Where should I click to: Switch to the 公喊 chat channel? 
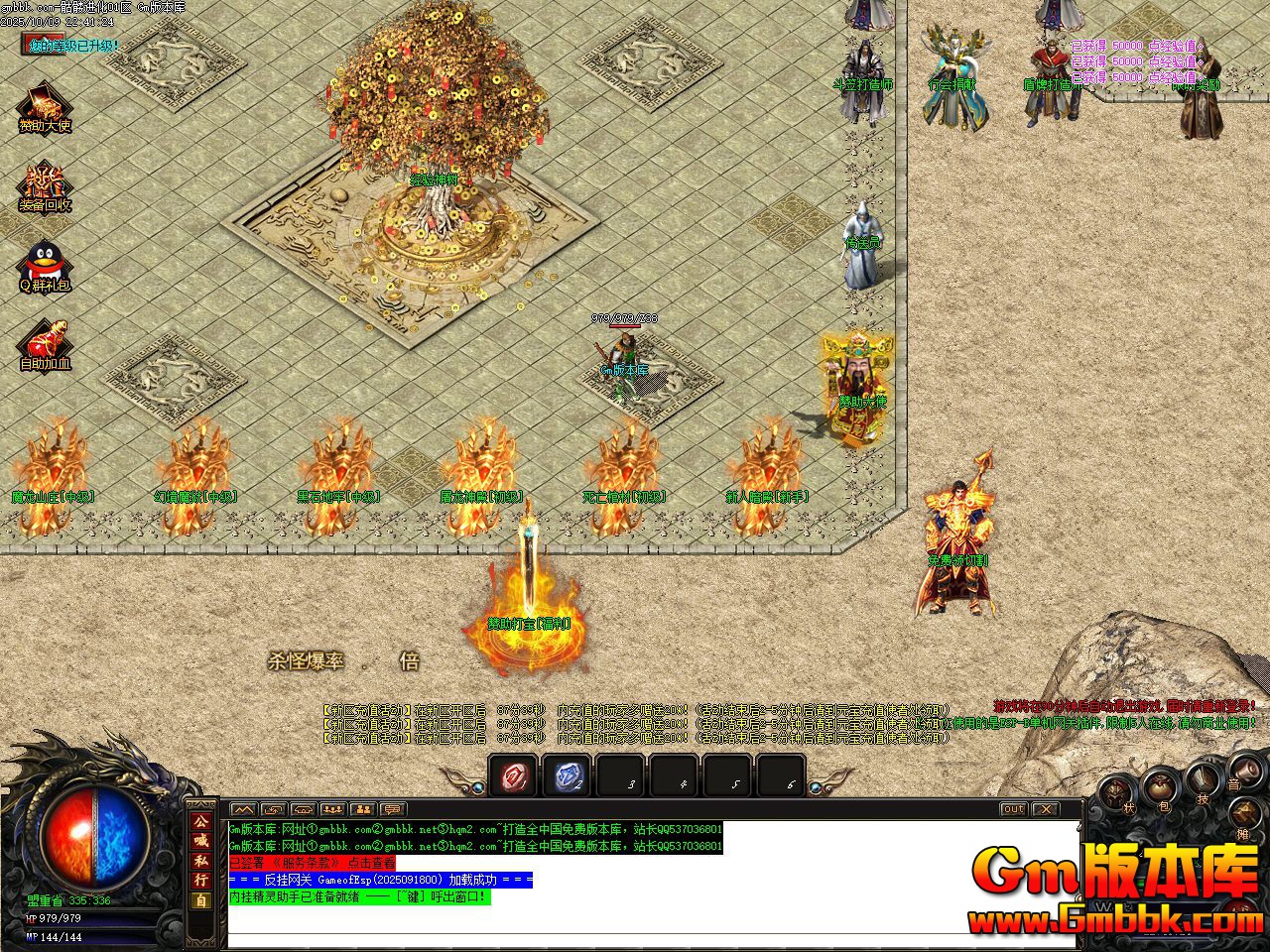point(203,826)
